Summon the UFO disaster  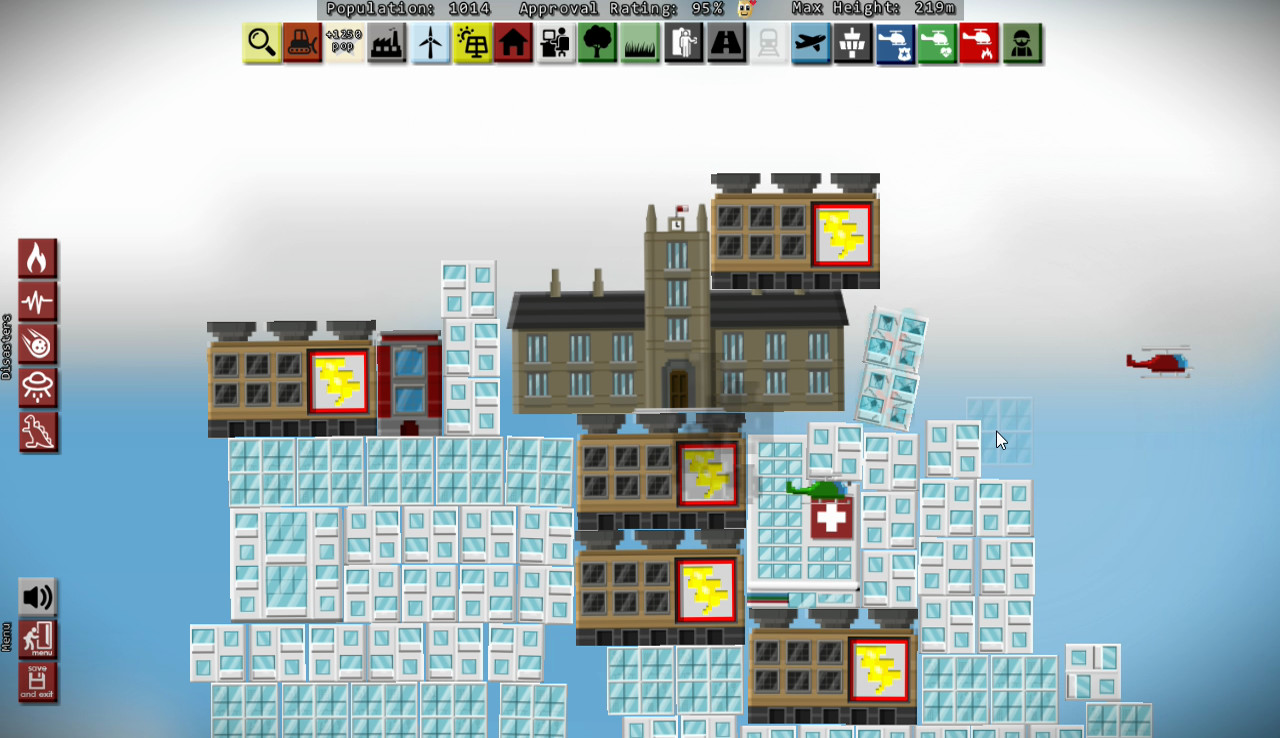click(x=38, y=388)
